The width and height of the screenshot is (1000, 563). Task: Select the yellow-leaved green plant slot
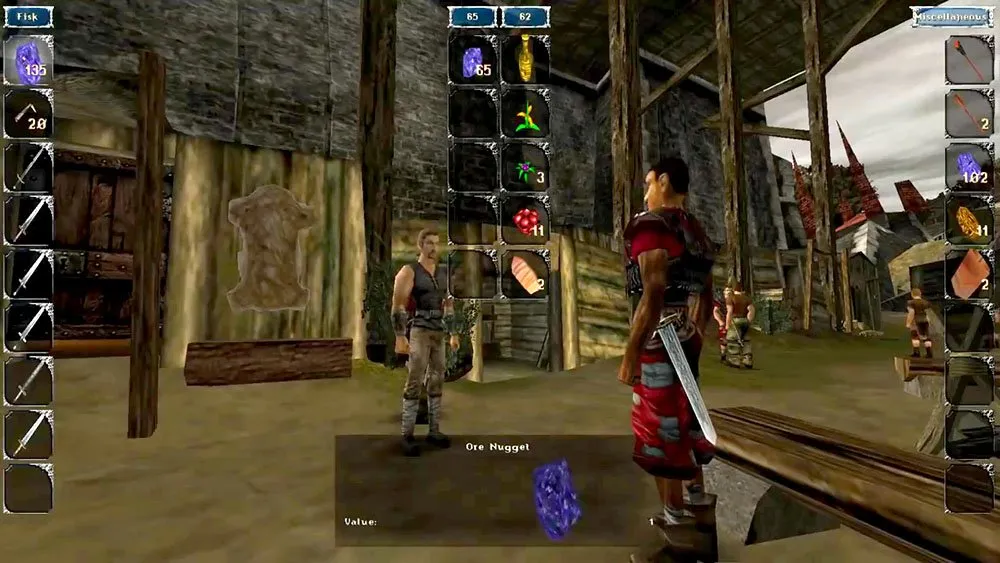[x=525, y=113]
